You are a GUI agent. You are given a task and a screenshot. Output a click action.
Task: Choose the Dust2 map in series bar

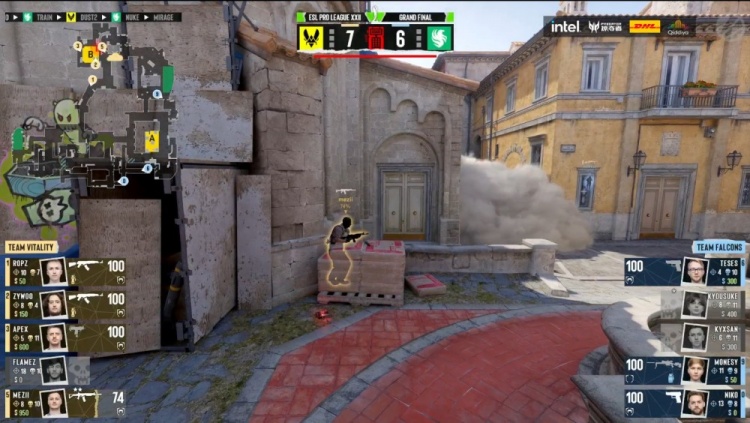(90, 17)
